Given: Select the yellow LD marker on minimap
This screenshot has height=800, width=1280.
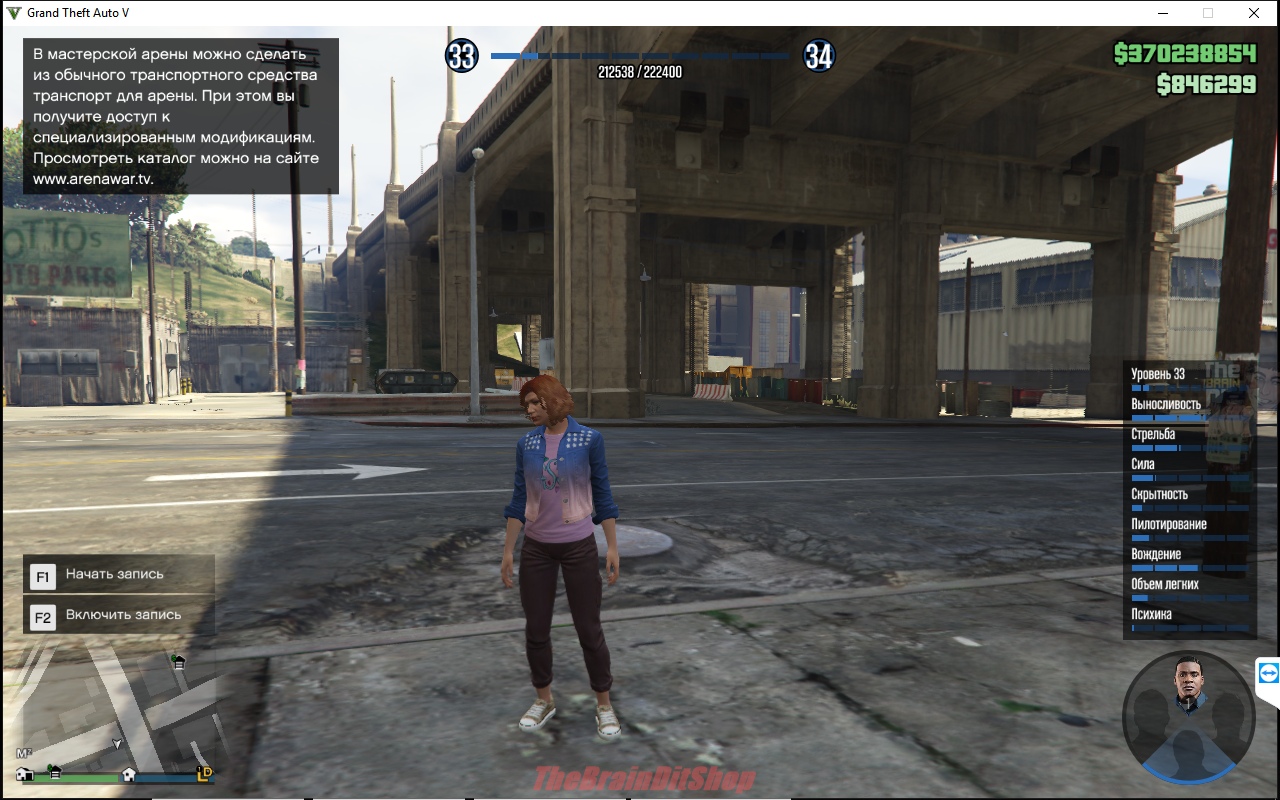Looking at the screenshot, I should [204, 773].
